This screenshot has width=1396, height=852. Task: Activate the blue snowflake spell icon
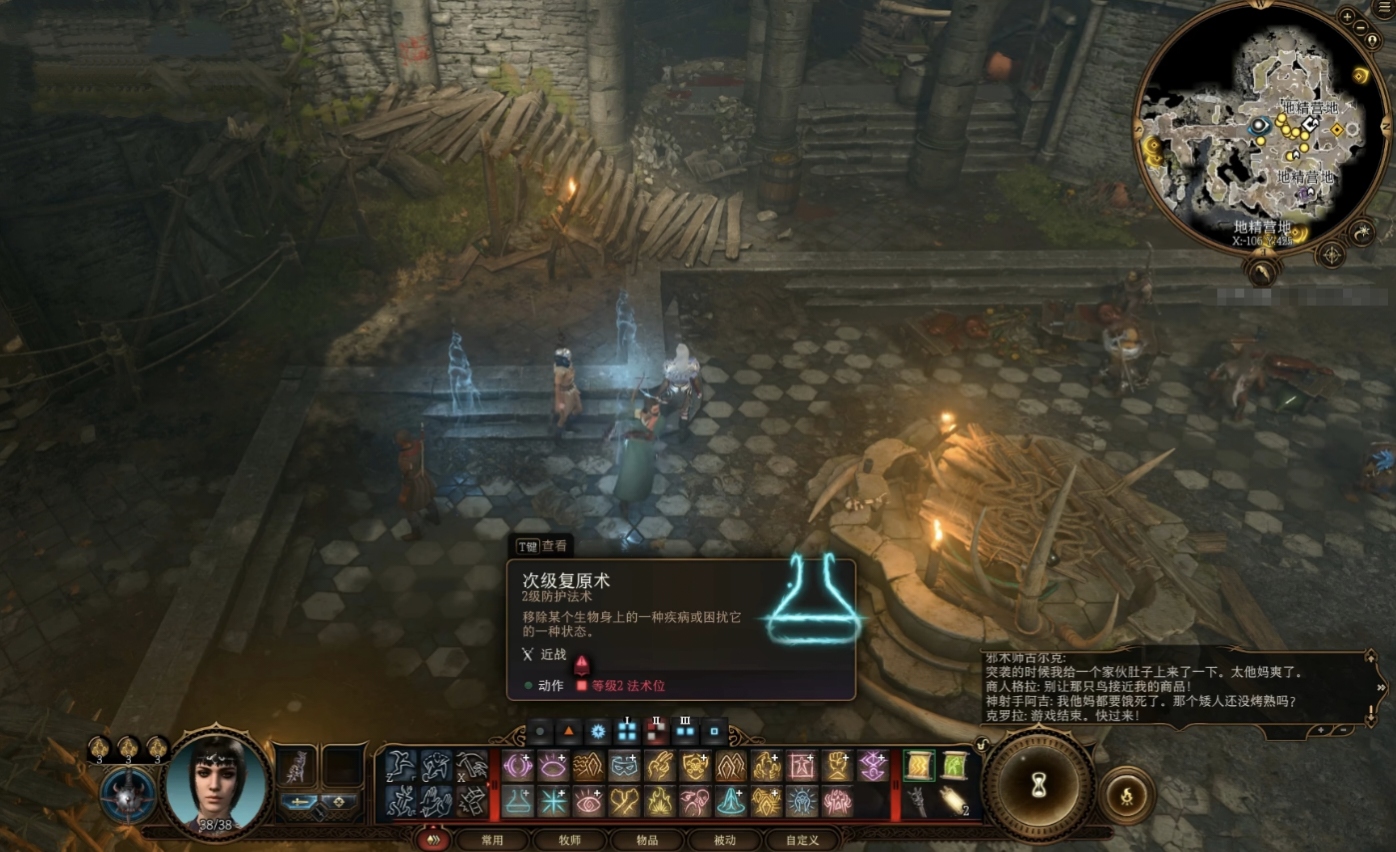(x=553, y=801)
